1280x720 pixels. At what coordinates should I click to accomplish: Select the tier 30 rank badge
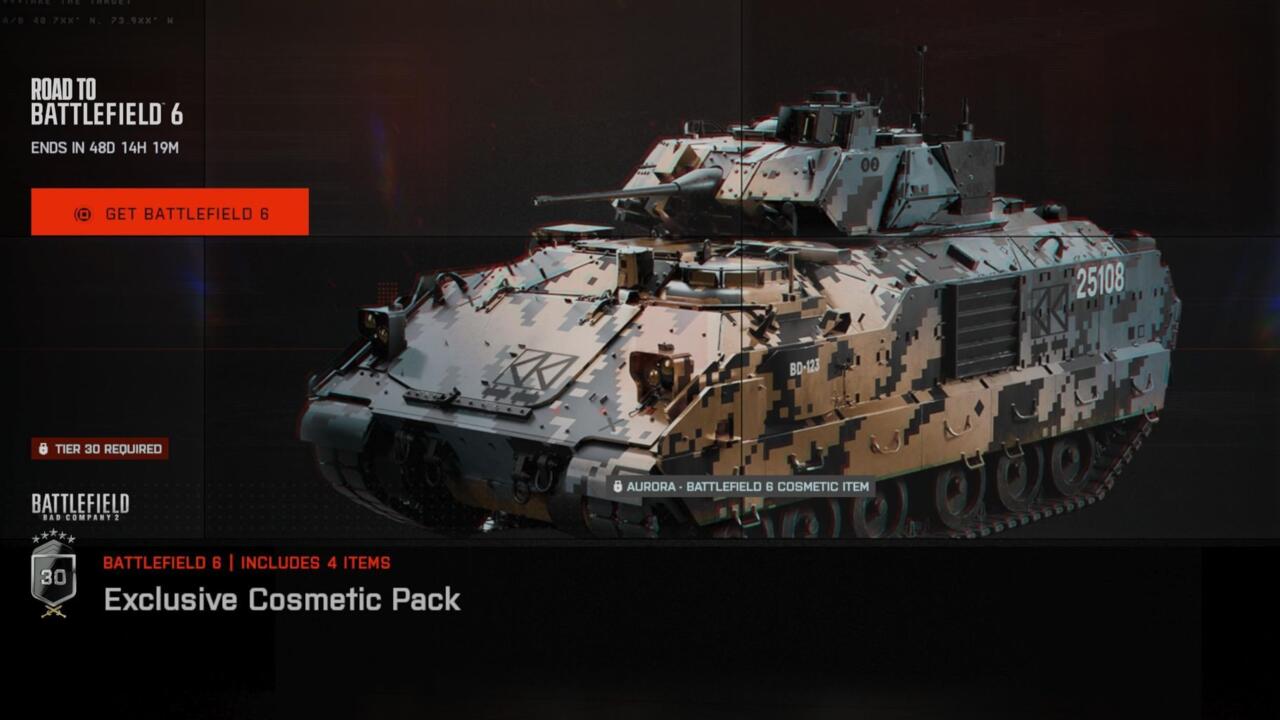pos(53,578)
